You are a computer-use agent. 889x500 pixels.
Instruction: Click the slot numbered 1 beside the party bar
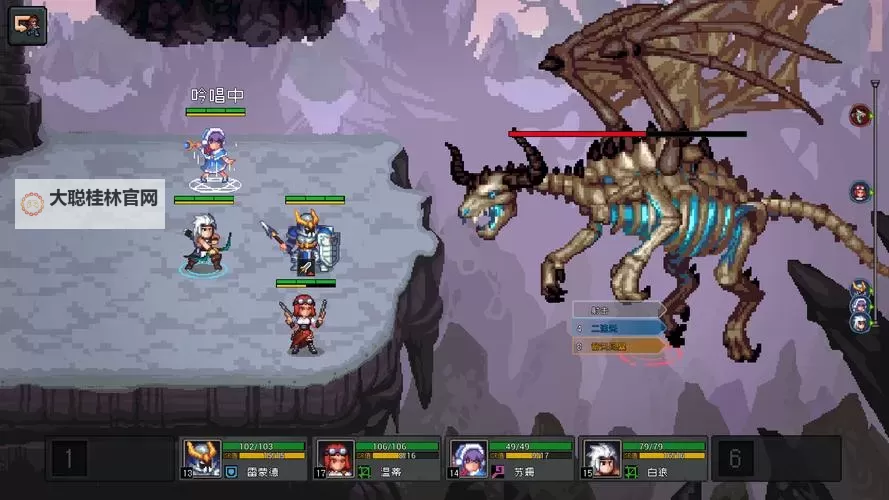coord(69,459)
